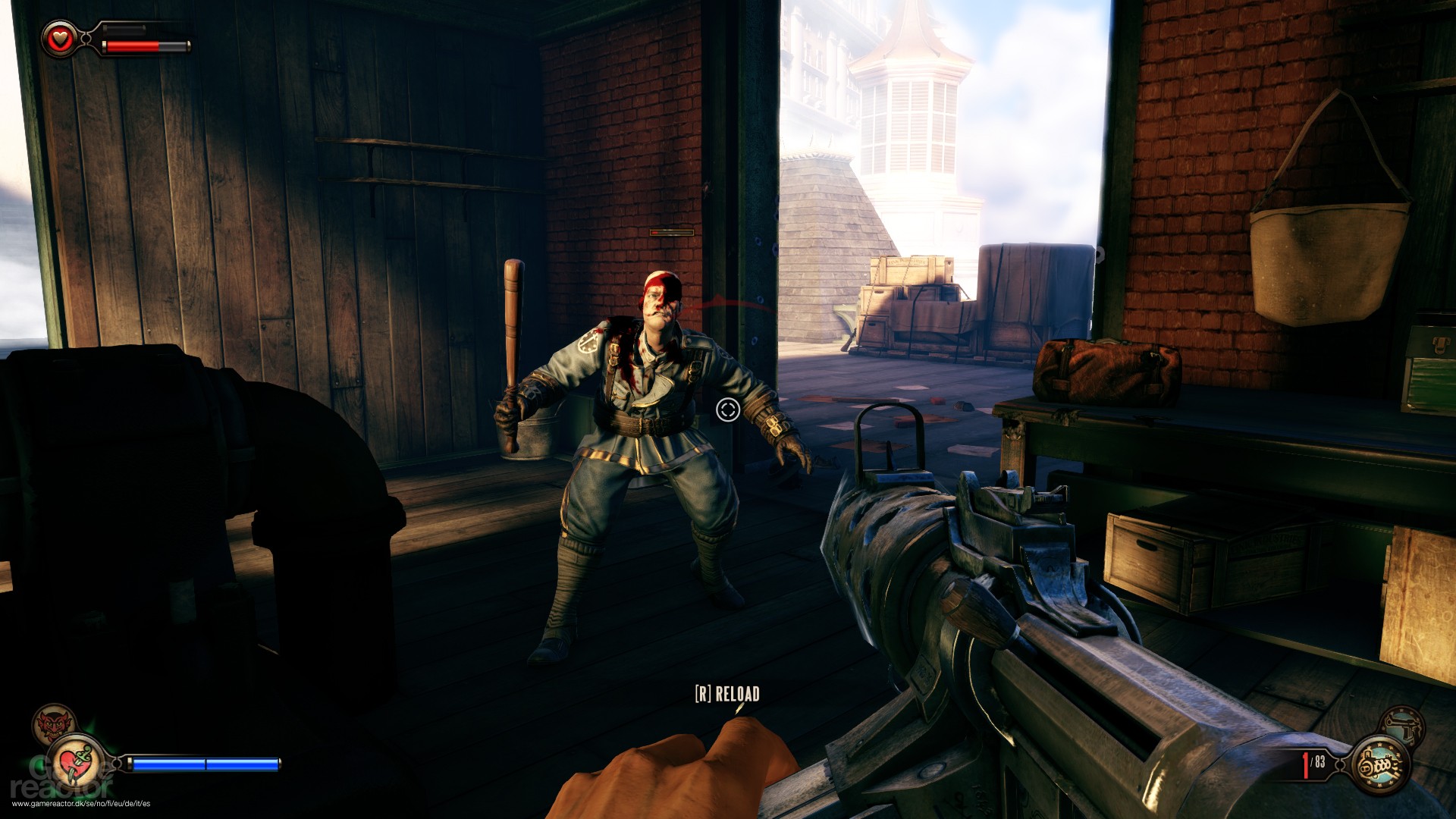Click the enemy health bar label
The width and height of the screenshot is (1456, 819).
coord(670,232)
